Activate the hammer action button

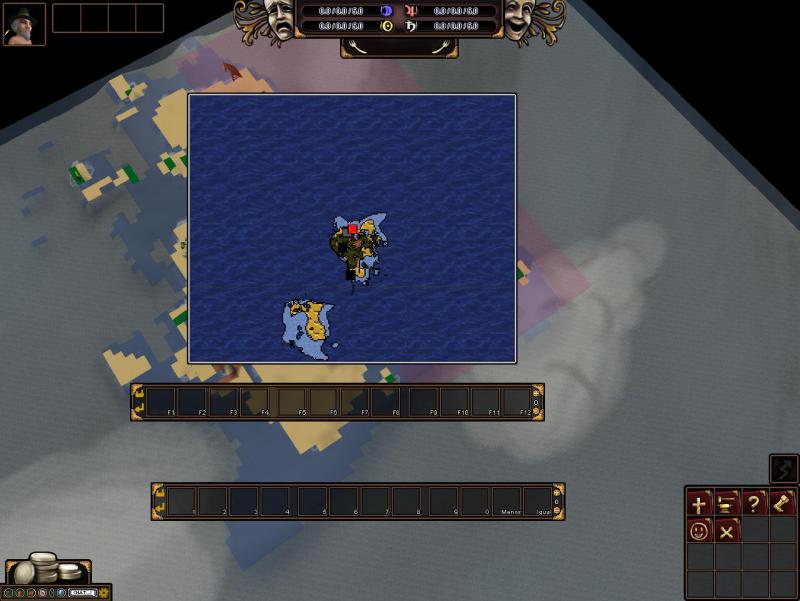click(x=783, y=504)
